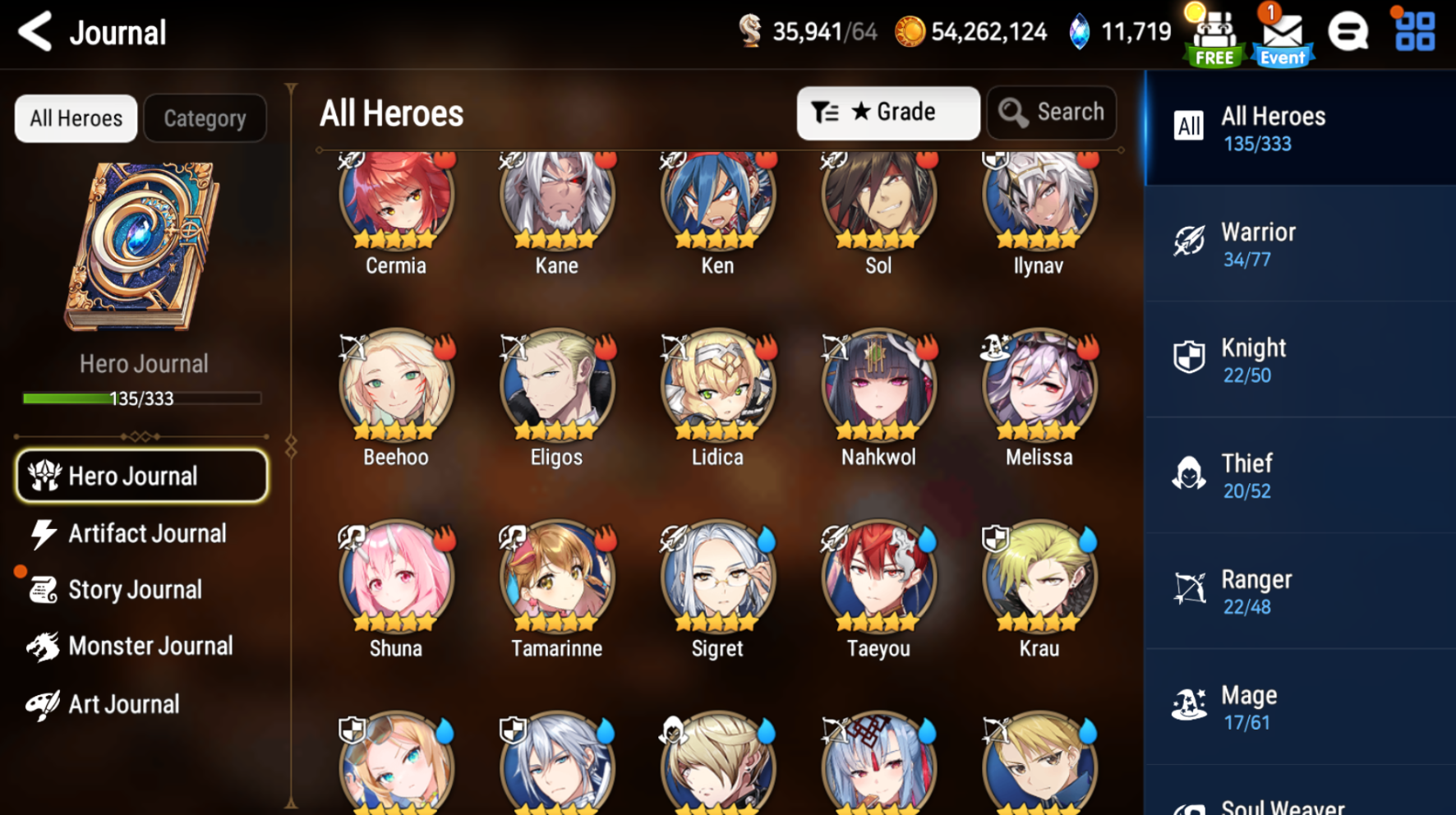Open the Story Journal

click(x=134, y=589)
